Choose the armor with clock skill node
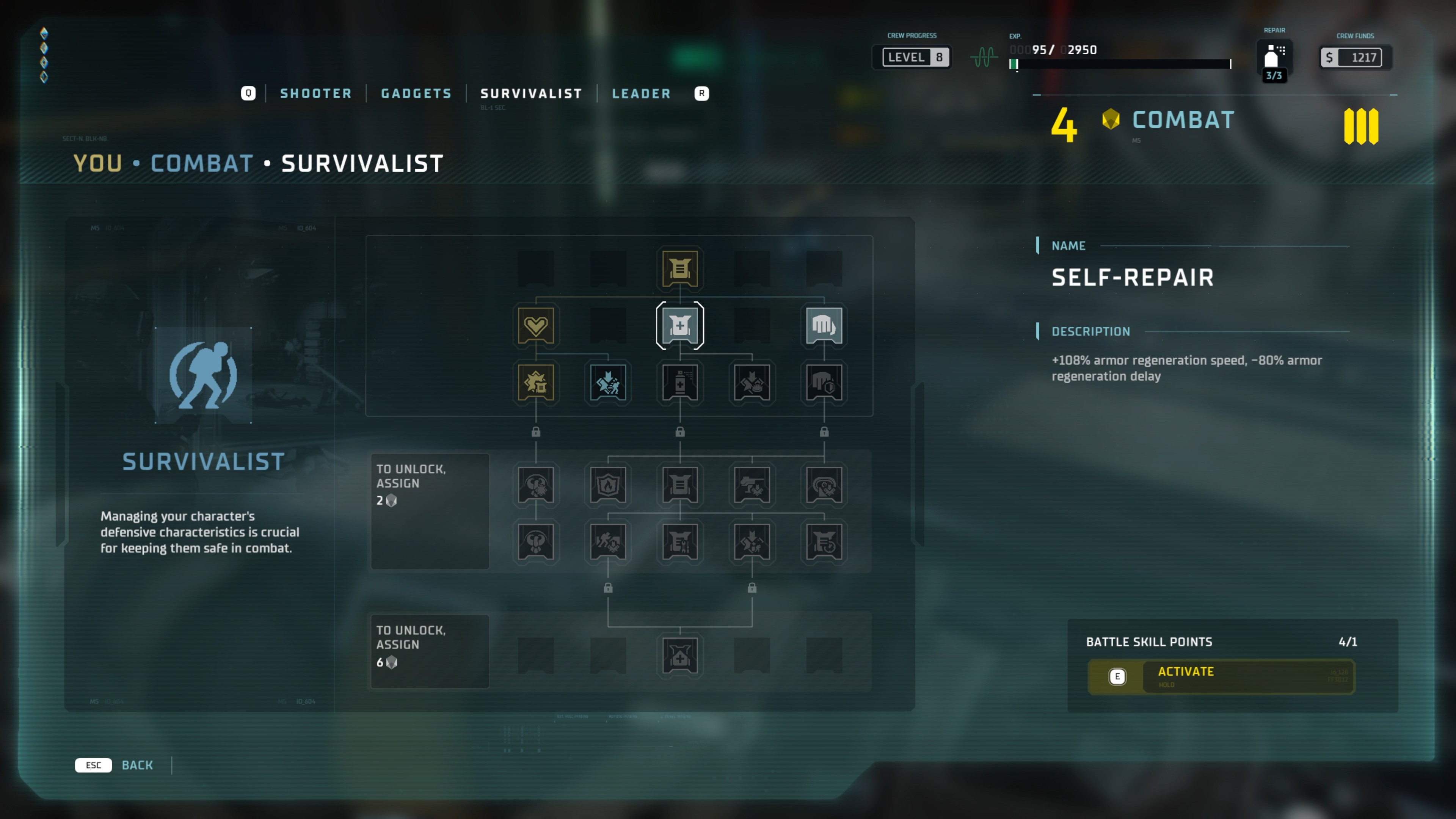This screenshot has height=819, width=1456. 824,541
